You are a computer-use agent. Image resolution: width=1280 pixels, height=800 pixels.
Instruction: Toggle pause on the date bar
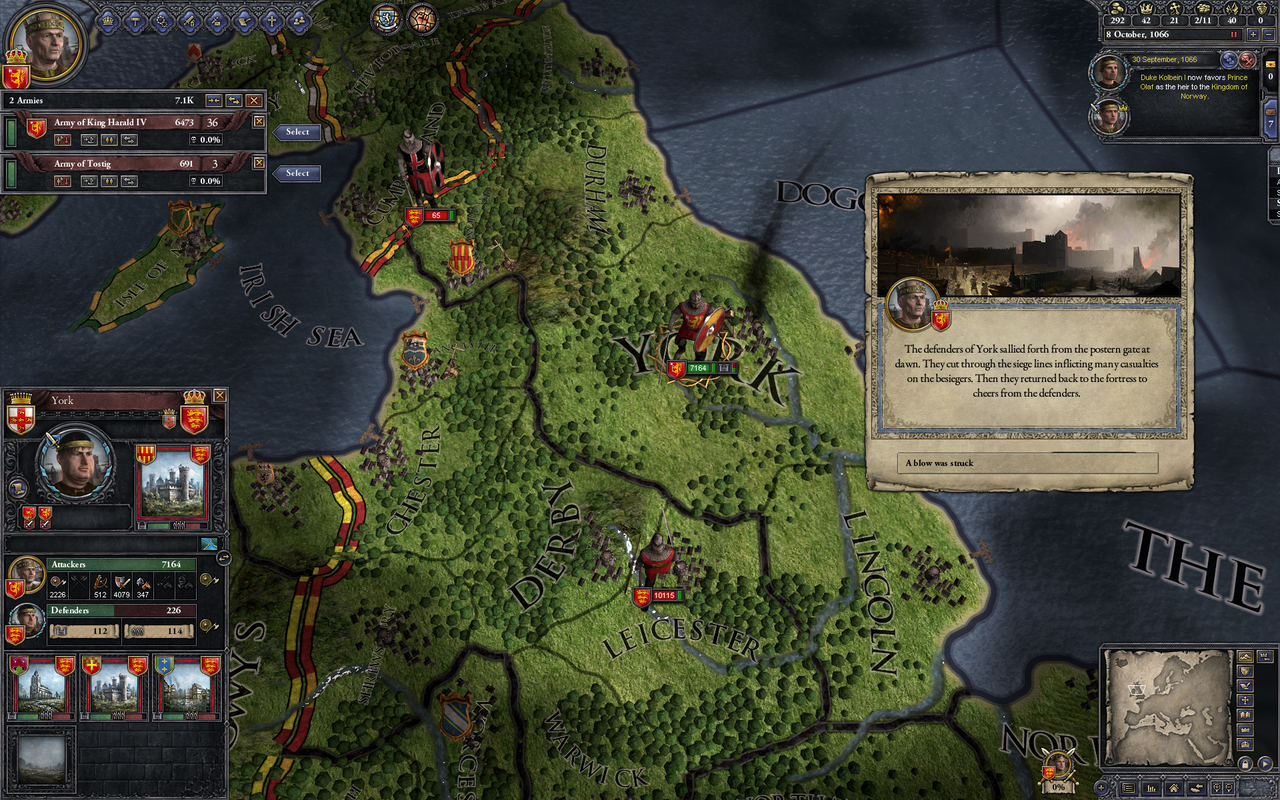coord(1233,35)
